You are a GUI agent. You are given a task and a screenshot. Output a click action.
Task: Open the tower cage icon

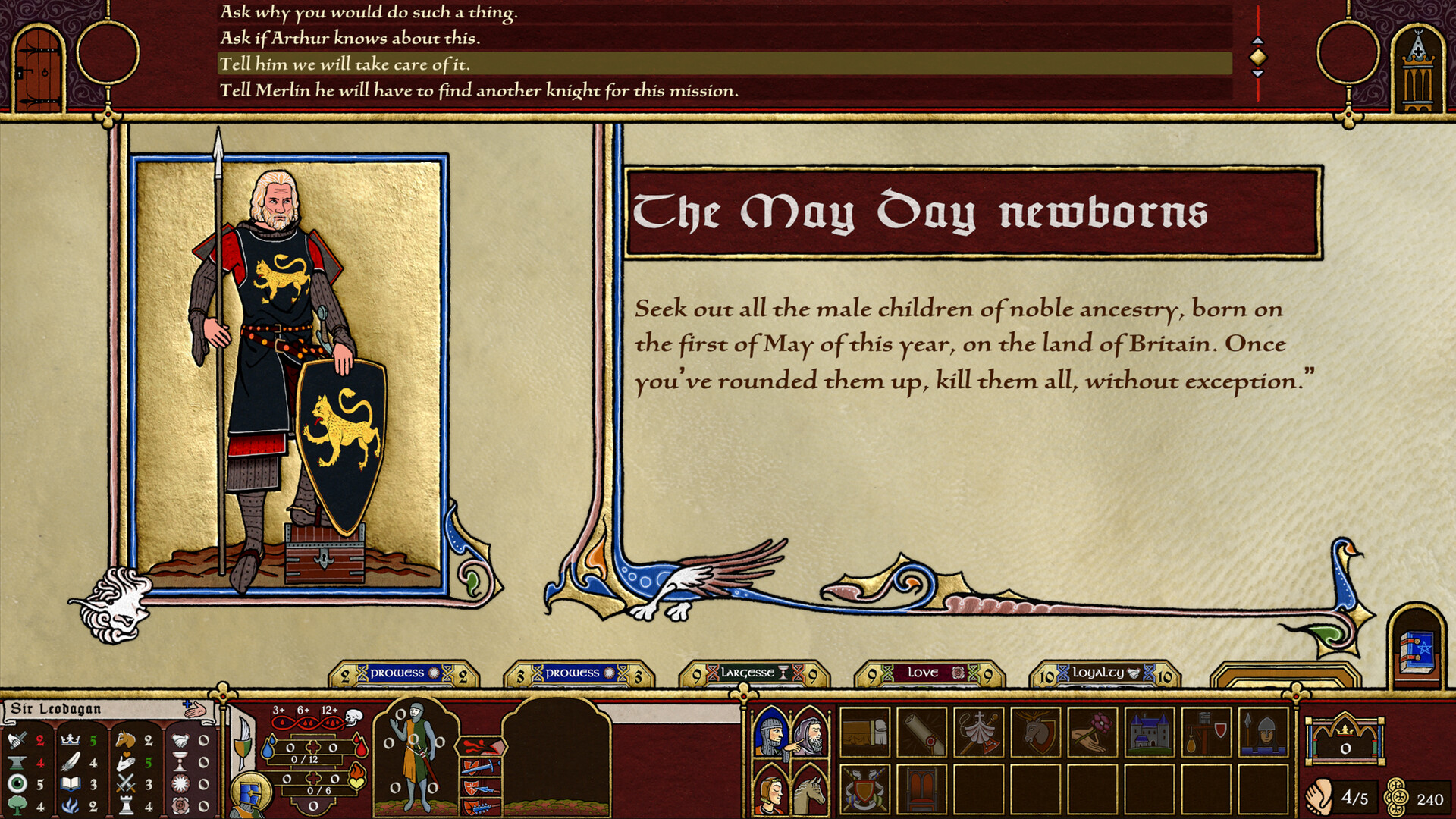(x=1417, y=72)
